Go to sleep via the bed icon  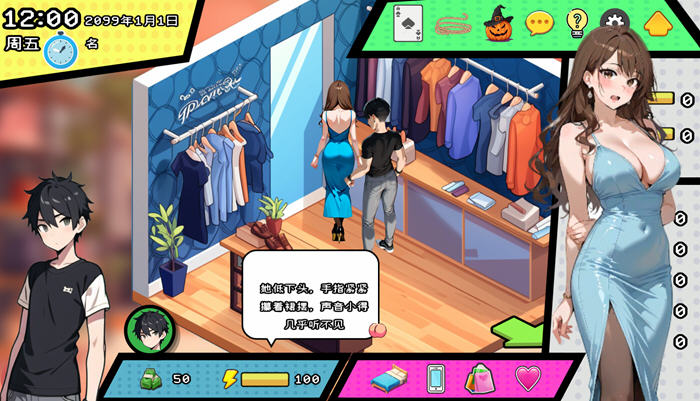pyautogui.click(x=389, y=379)
